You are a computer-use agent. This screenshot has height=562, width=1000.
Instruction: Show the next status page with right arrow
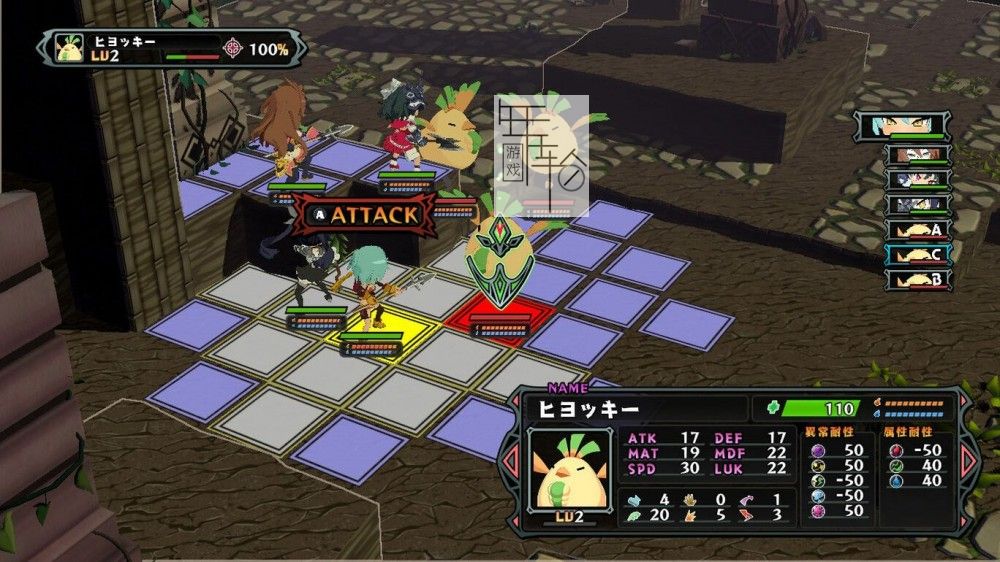(968, 459)
